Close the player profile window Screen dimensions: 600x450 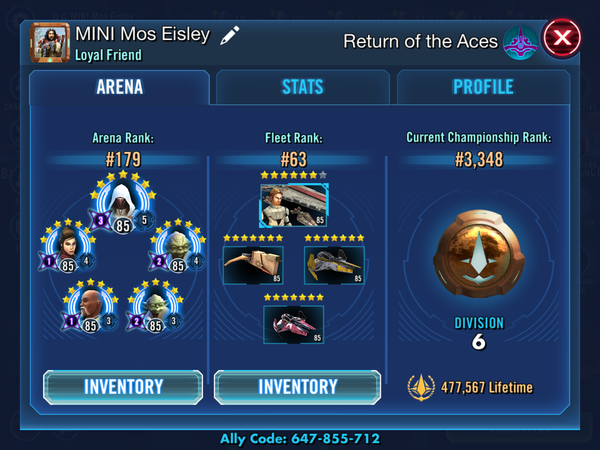(x=562, y=41)
